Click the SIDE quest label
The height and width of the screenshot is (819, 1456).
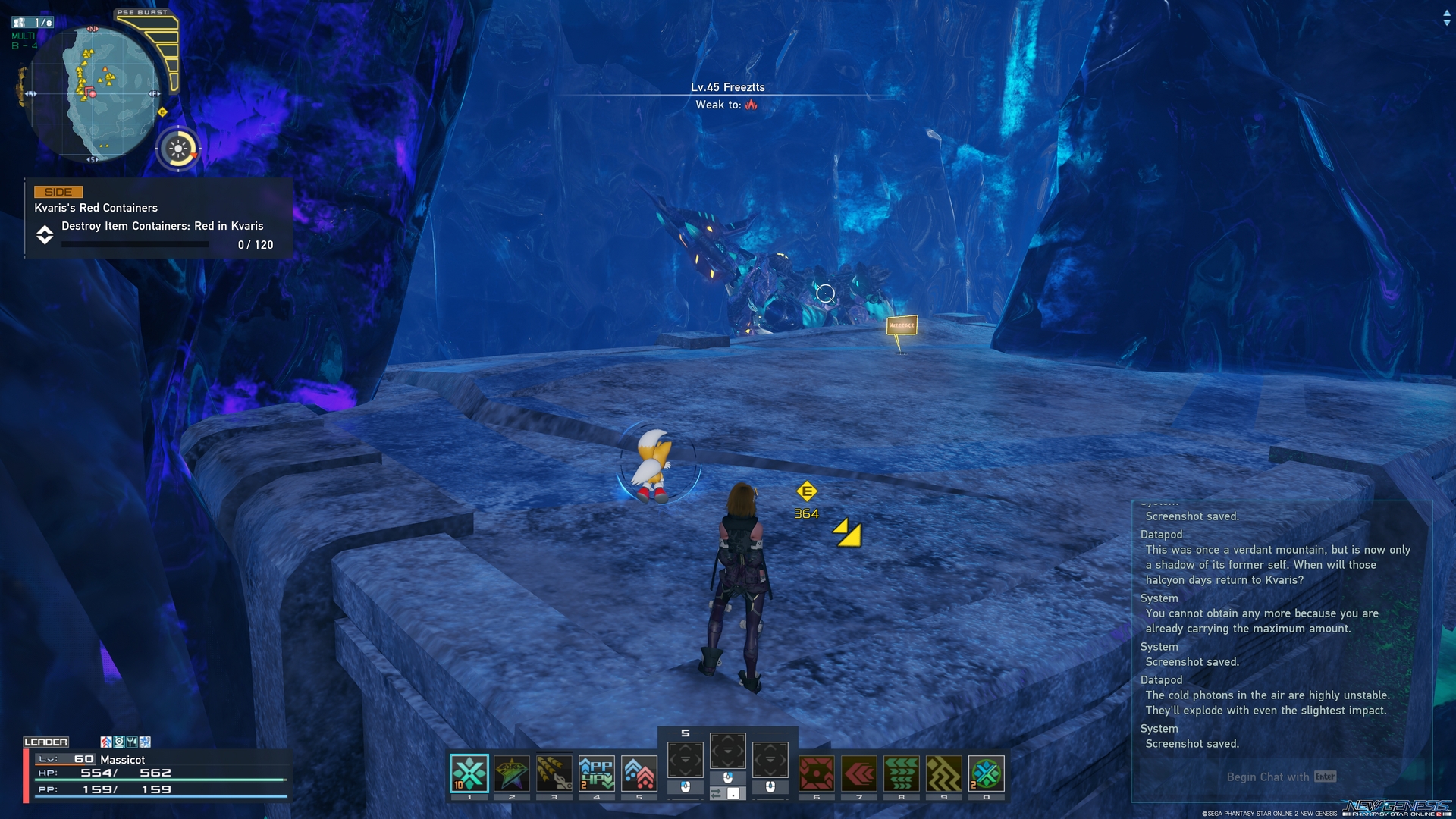(x=57, y=192)
